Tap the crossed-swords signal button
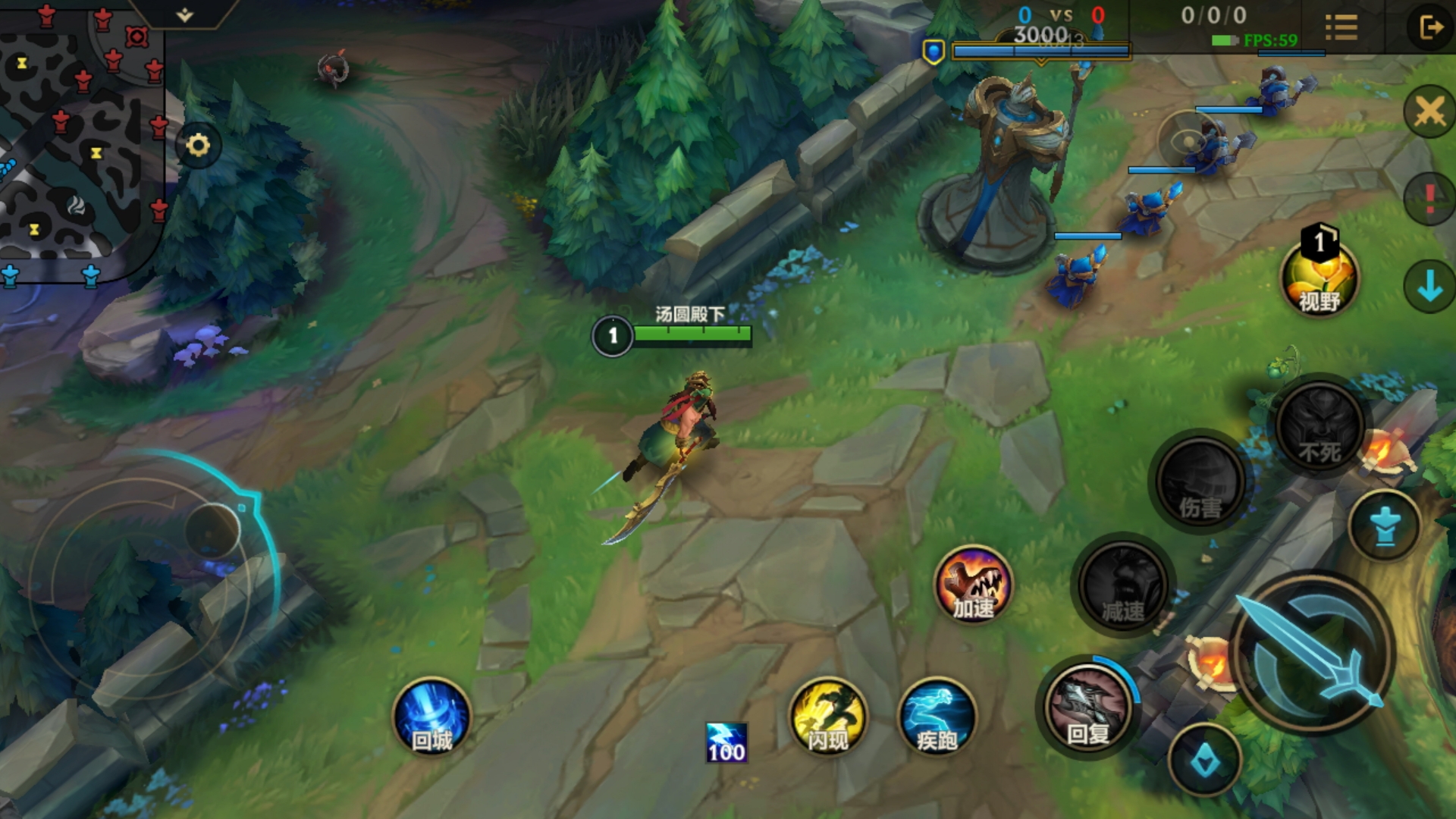Viewport: 1456px width, 819px height. click(1429, 112)
